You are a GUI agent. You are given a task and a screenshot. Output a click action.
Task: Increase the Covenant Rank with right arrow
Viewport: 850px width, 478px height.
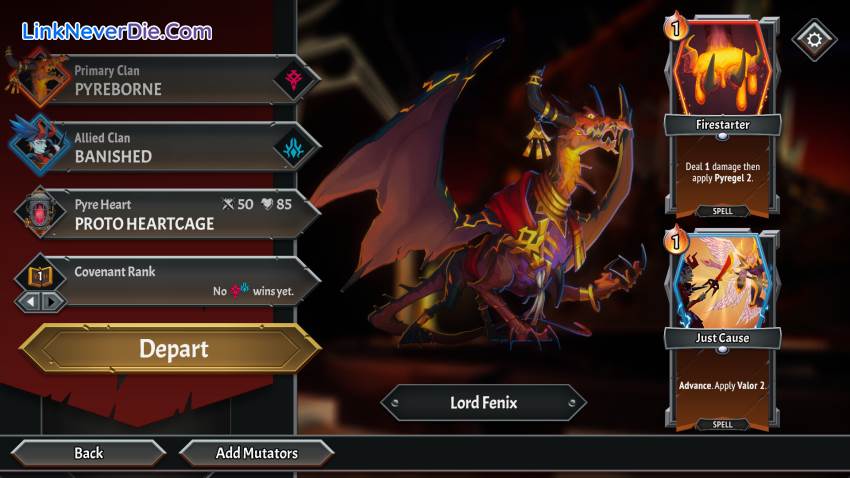[52, 300]
